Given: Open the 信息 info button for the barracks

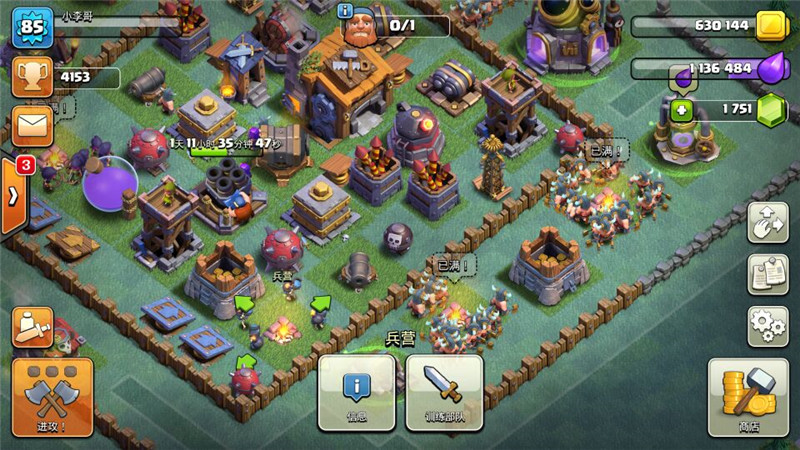Looking at the screenshot, I should [356, 392].
